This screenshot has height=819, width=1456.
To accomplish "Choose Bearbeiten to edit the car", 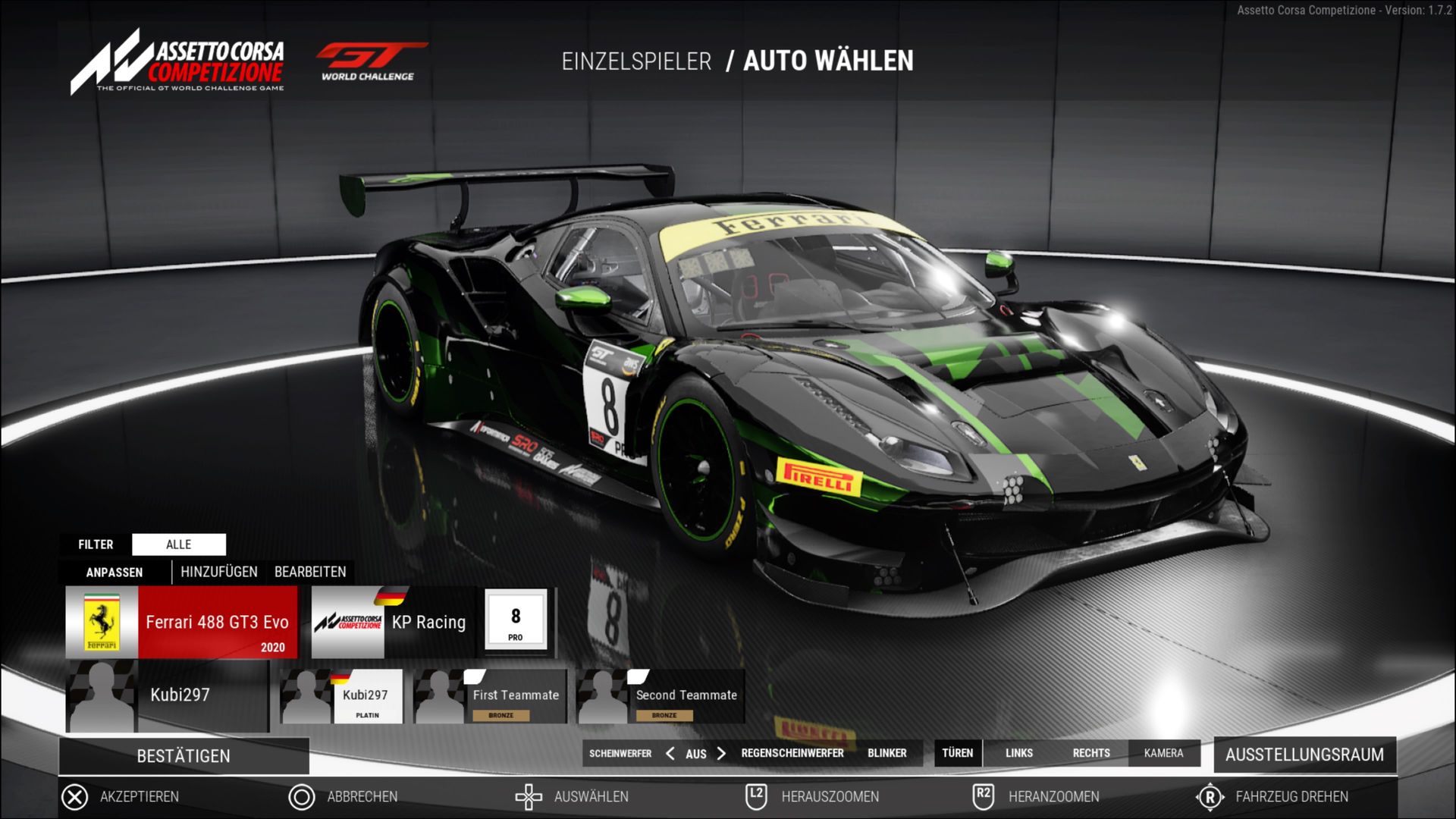I will click(x=310, y=572).
